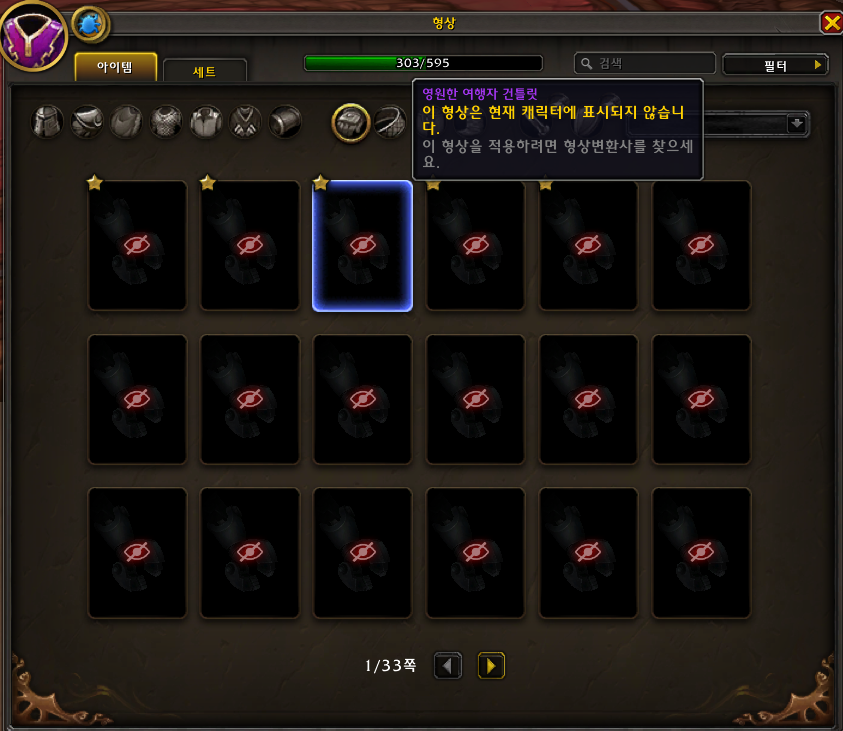Switch to the 세트 tab
This screenshot has width=843, height=731.
pyautogui.click(x=205, y=71)
